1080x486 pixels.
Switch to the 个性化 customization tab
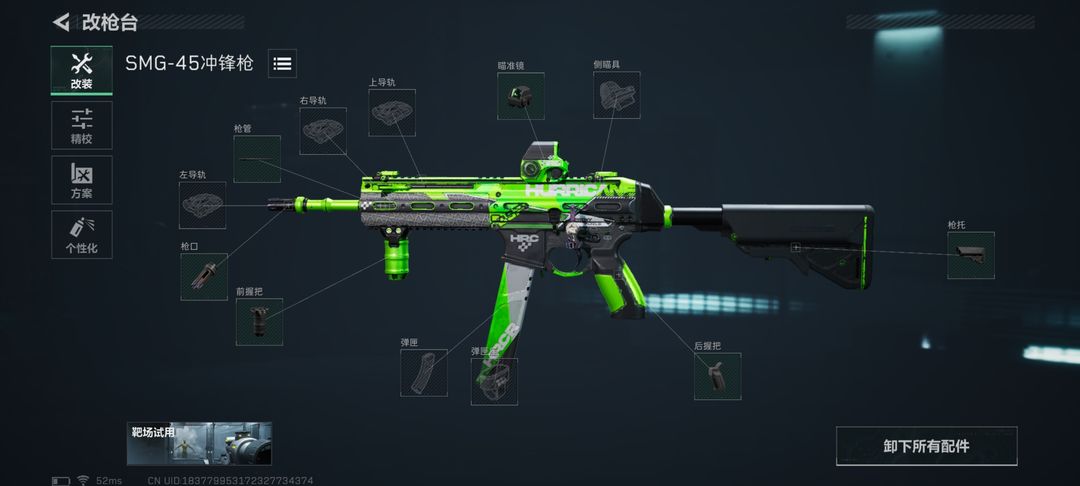(x=82, y=234)
